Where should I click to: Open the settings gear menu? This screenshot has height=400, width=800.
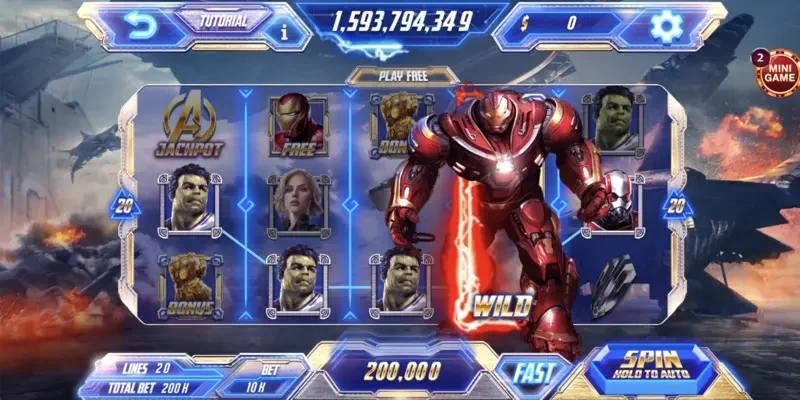pyautogui.click(x=664, y=24)
